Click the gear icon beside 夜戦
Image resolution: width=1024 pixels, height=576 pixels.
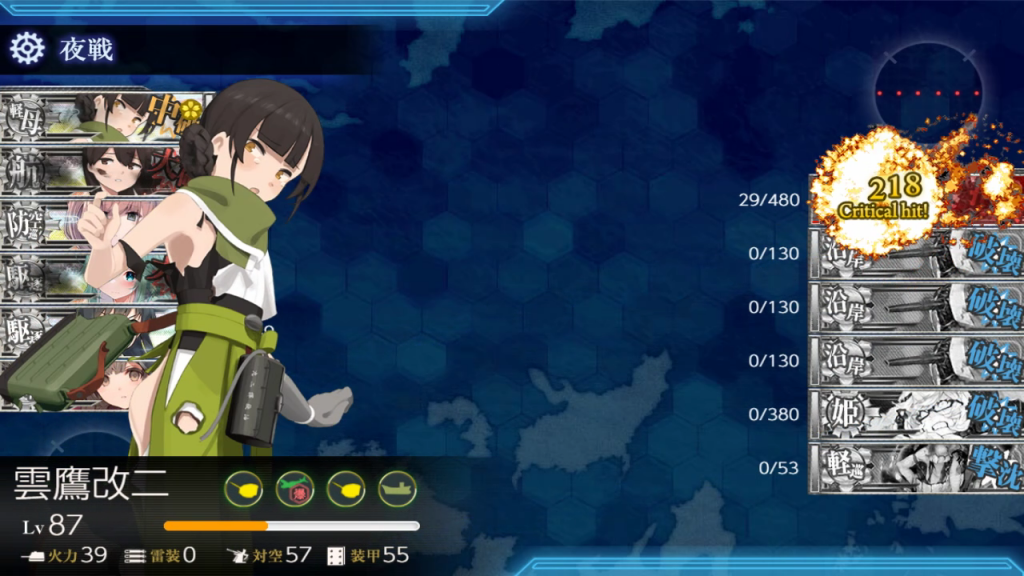click(27, 48)
